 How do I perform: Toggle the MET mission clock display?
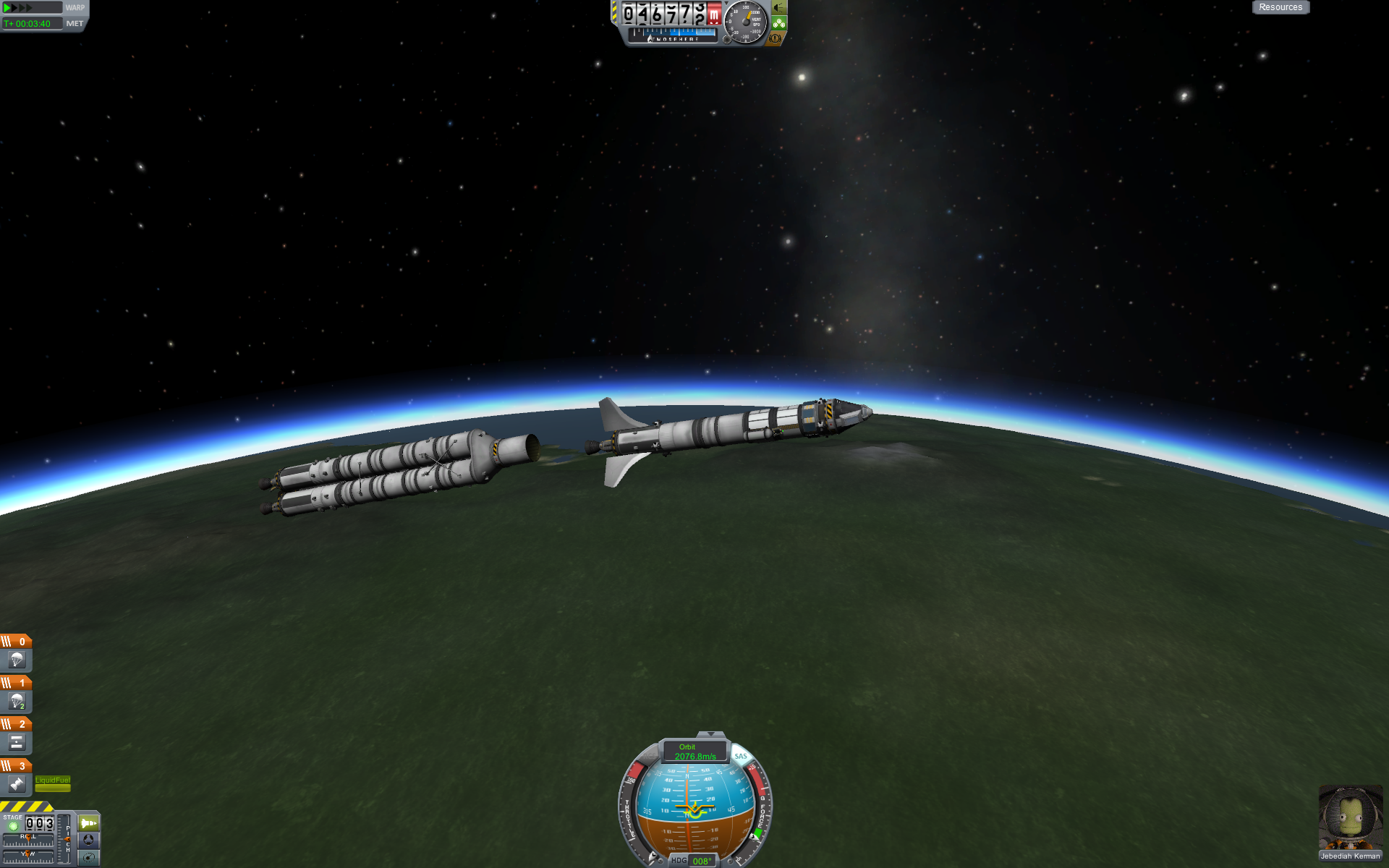(x=75, y=24)
